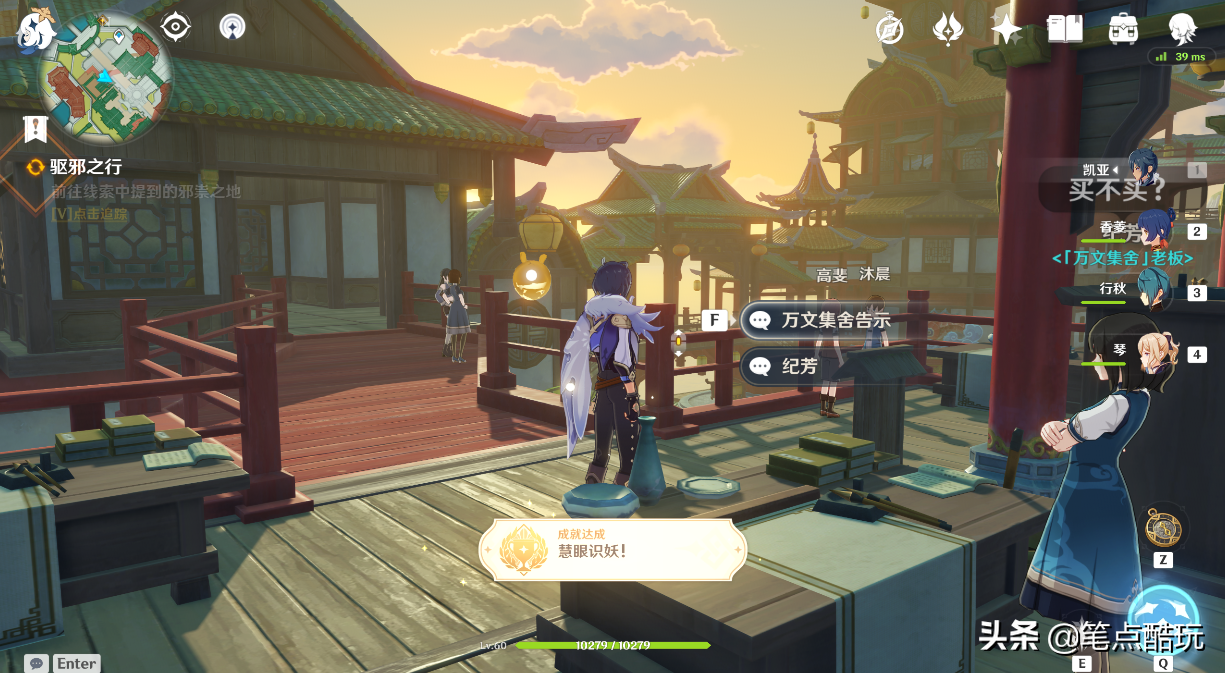1225x673 pixels.
Task: Click the 慧眼识妖 achievement notification
Action: (x=612, y=549)
